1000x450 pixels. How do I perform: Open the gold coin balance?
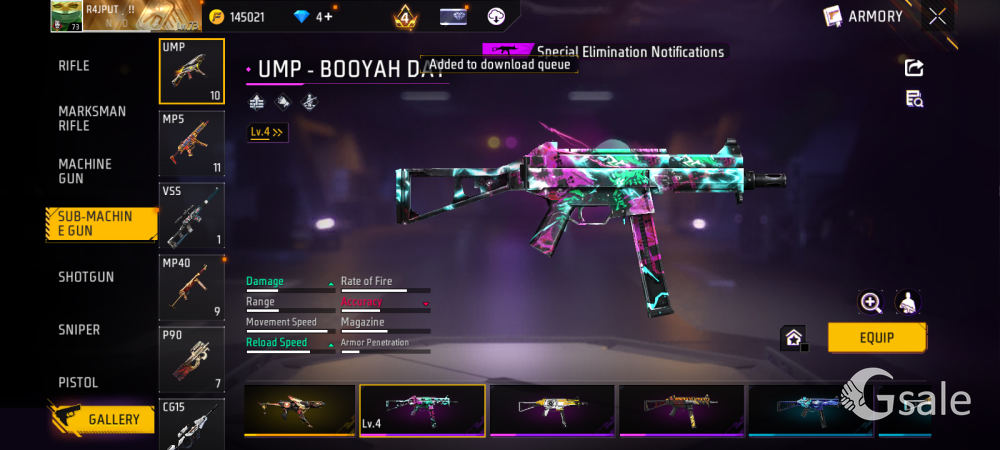click(236, 17)
